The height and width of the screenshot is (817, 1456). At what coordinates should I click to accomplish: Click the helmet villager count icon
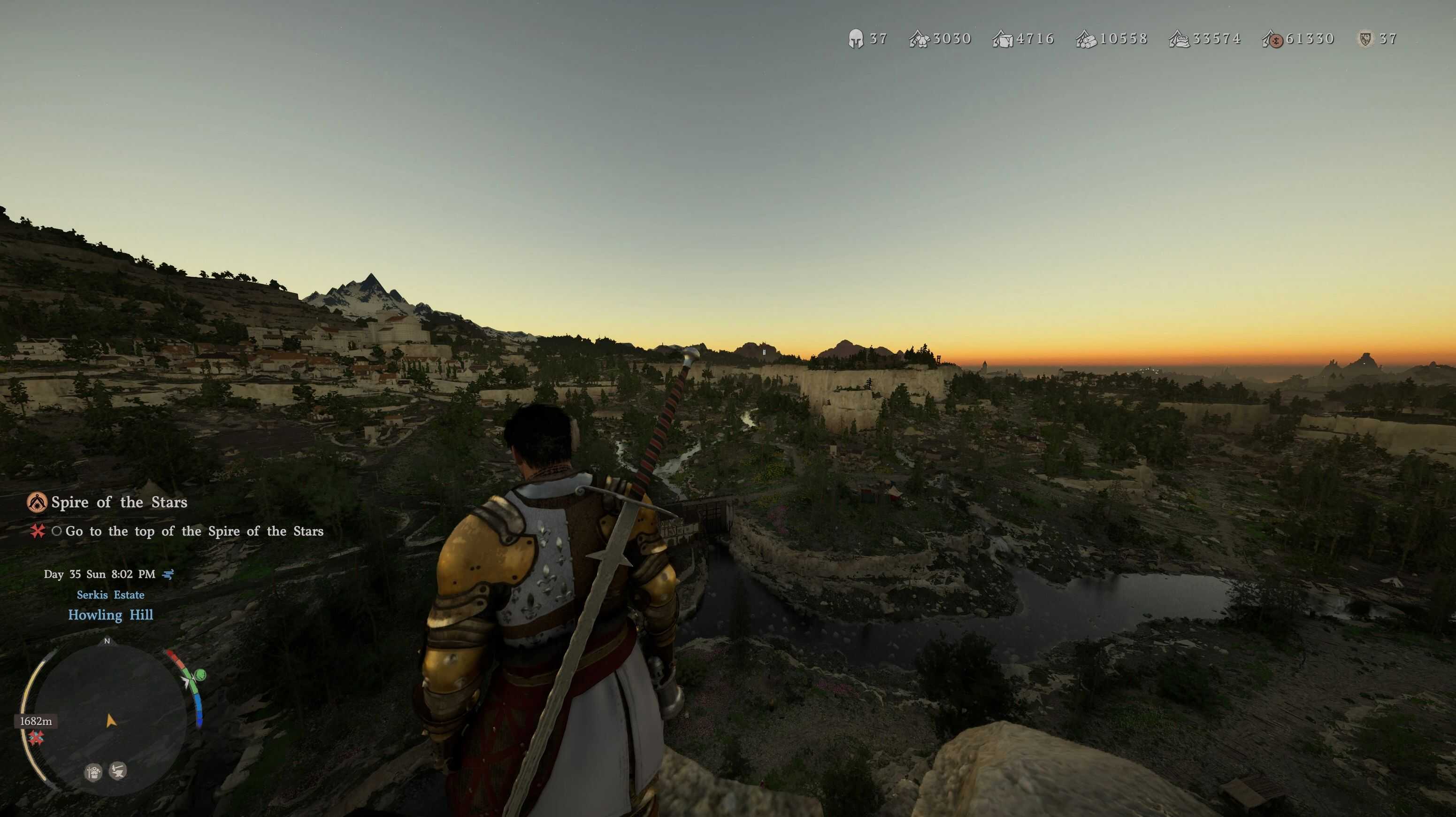tap(856, 39)
